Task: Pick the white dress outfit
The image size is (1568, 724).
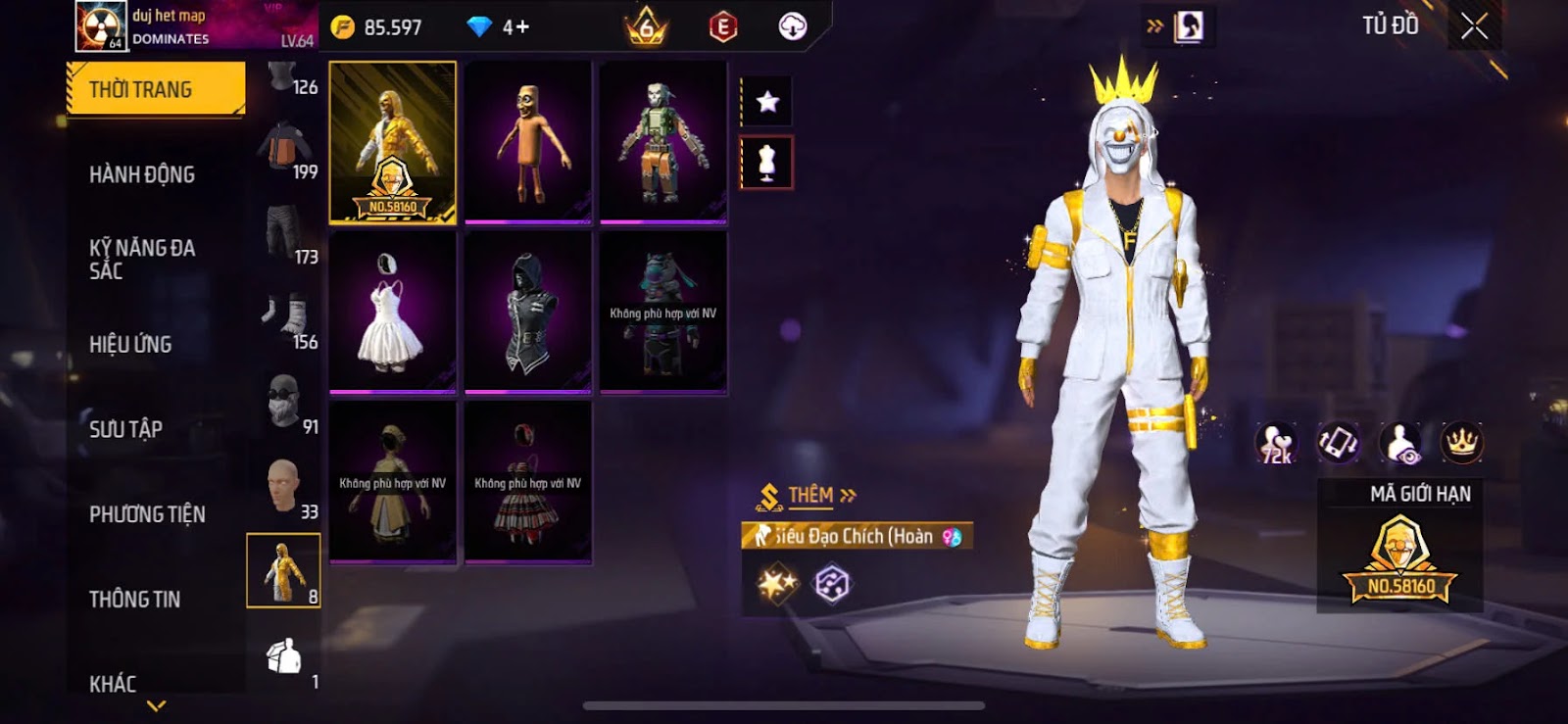Action: click(393, 312)
